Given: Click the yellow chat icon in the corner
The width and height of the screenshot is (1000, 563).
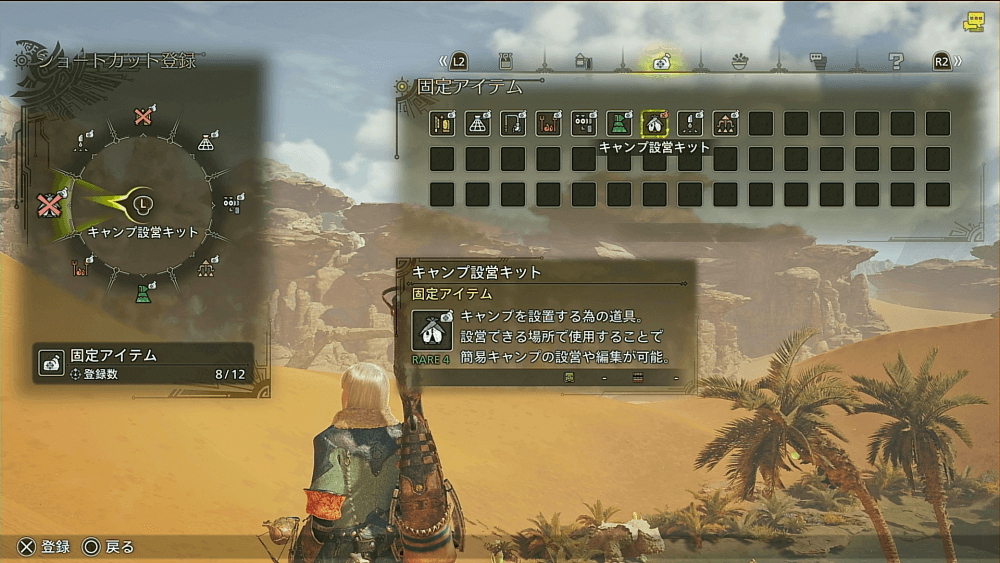Looking at the screenshot, I should 973,22.
